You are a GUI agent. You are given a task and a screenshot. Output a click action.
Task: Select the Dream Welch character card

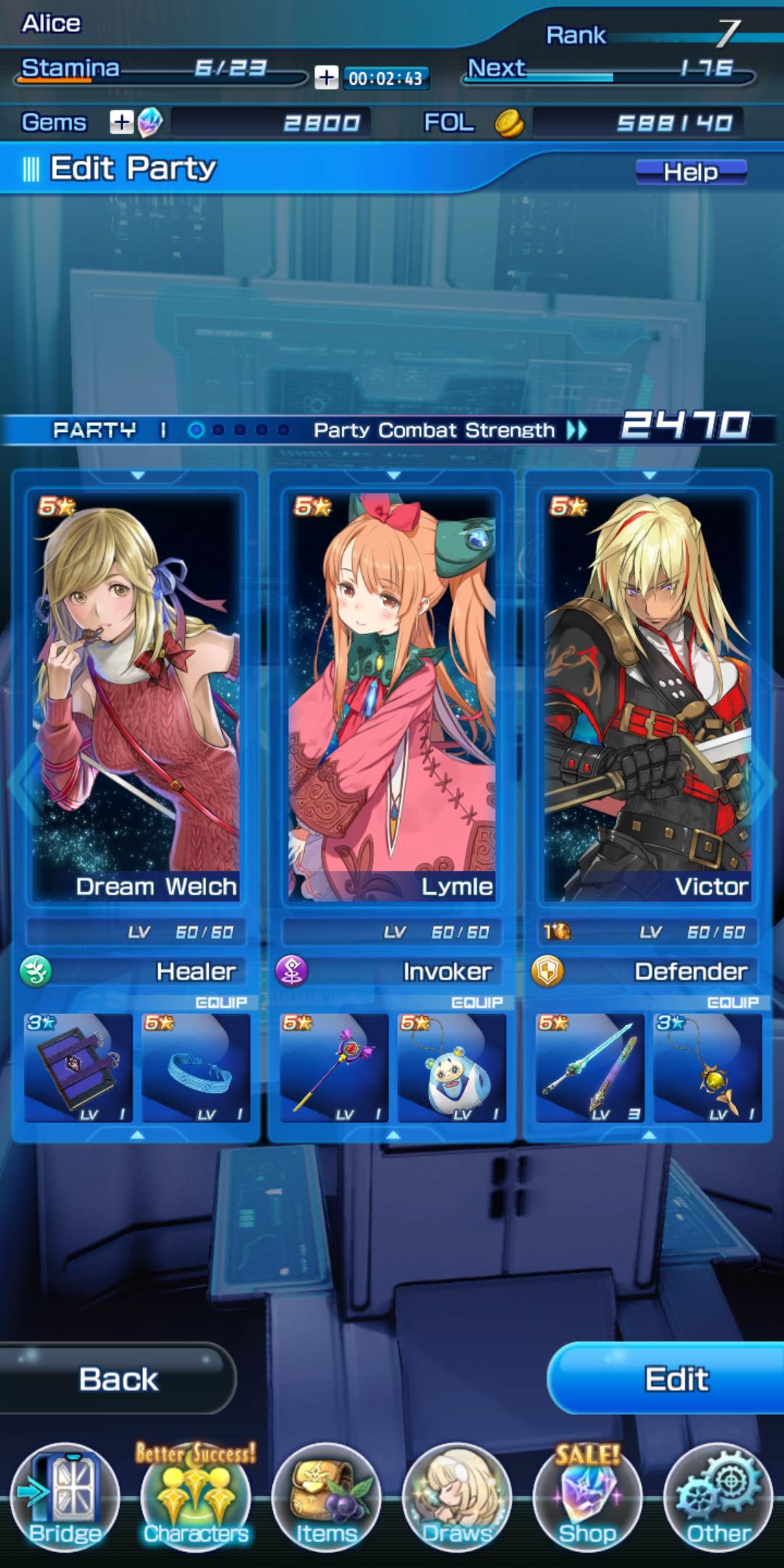click(136, 697)
